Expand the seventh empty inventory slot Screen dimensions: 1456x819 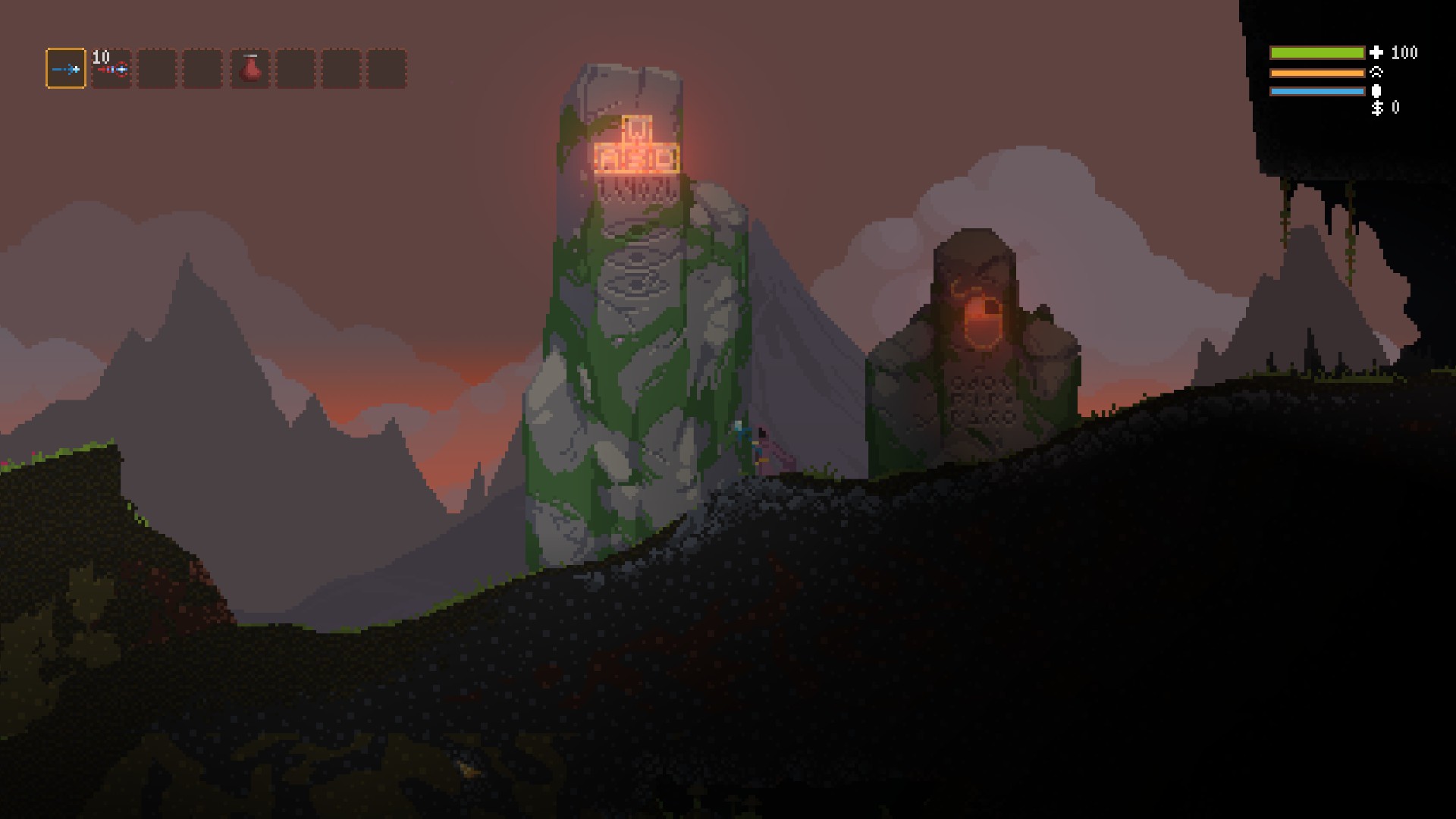click(x=340, y=70)
